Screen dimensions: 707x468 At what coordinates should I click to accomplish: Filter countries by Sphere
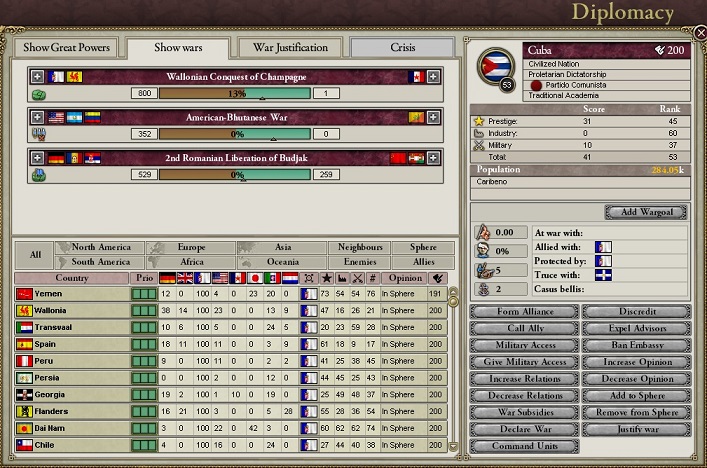[x=415, y=247]
